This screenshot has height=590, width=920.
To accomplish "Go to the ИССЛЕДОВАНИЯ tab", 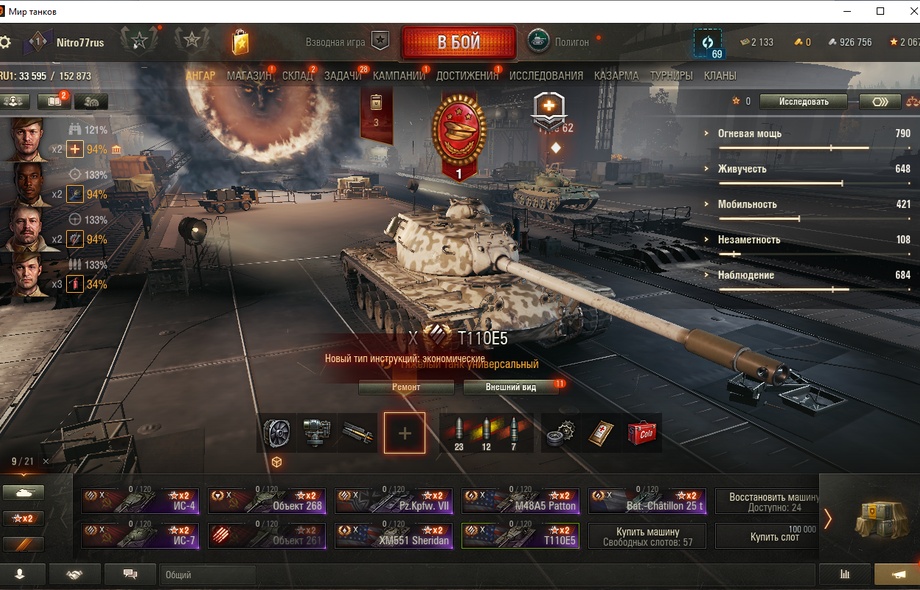I will [x=546, y=76].
